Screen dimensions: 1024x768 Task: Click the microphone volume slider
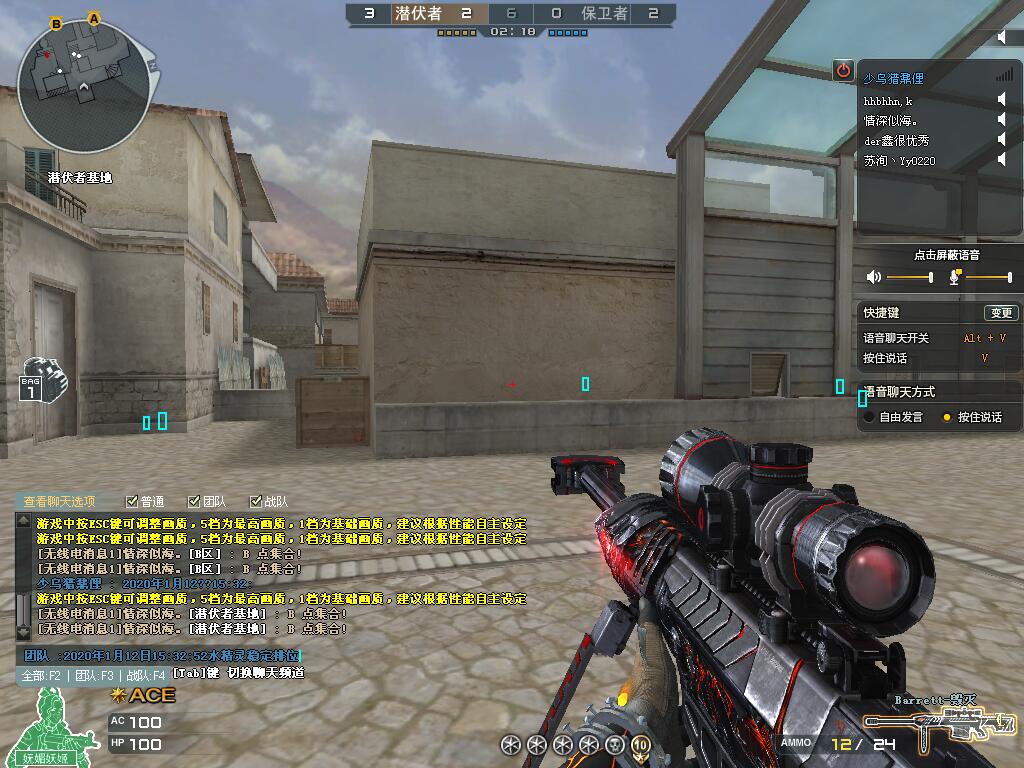[x=988, y=277]
